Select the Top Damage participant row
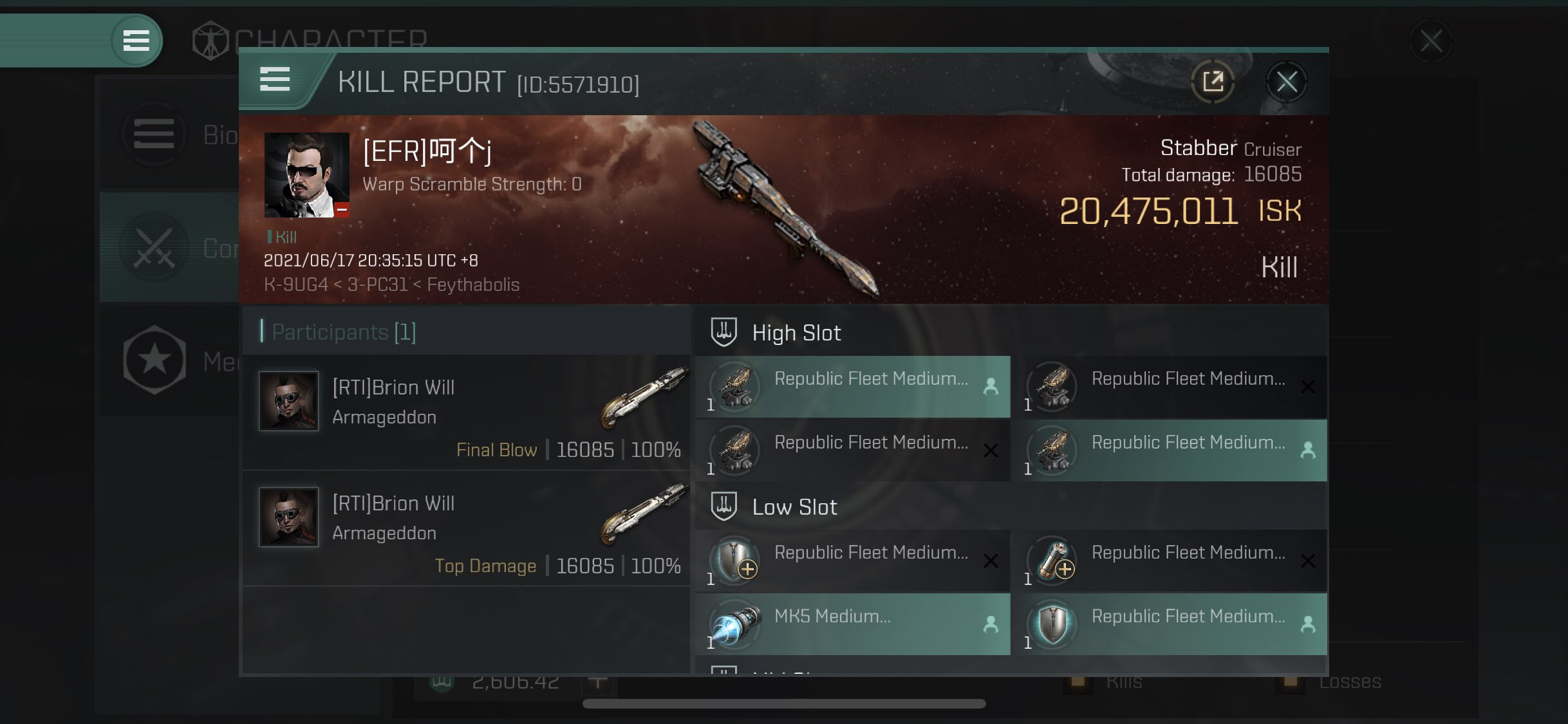Viewport: 1568px width, 724px height. [467, 529]
